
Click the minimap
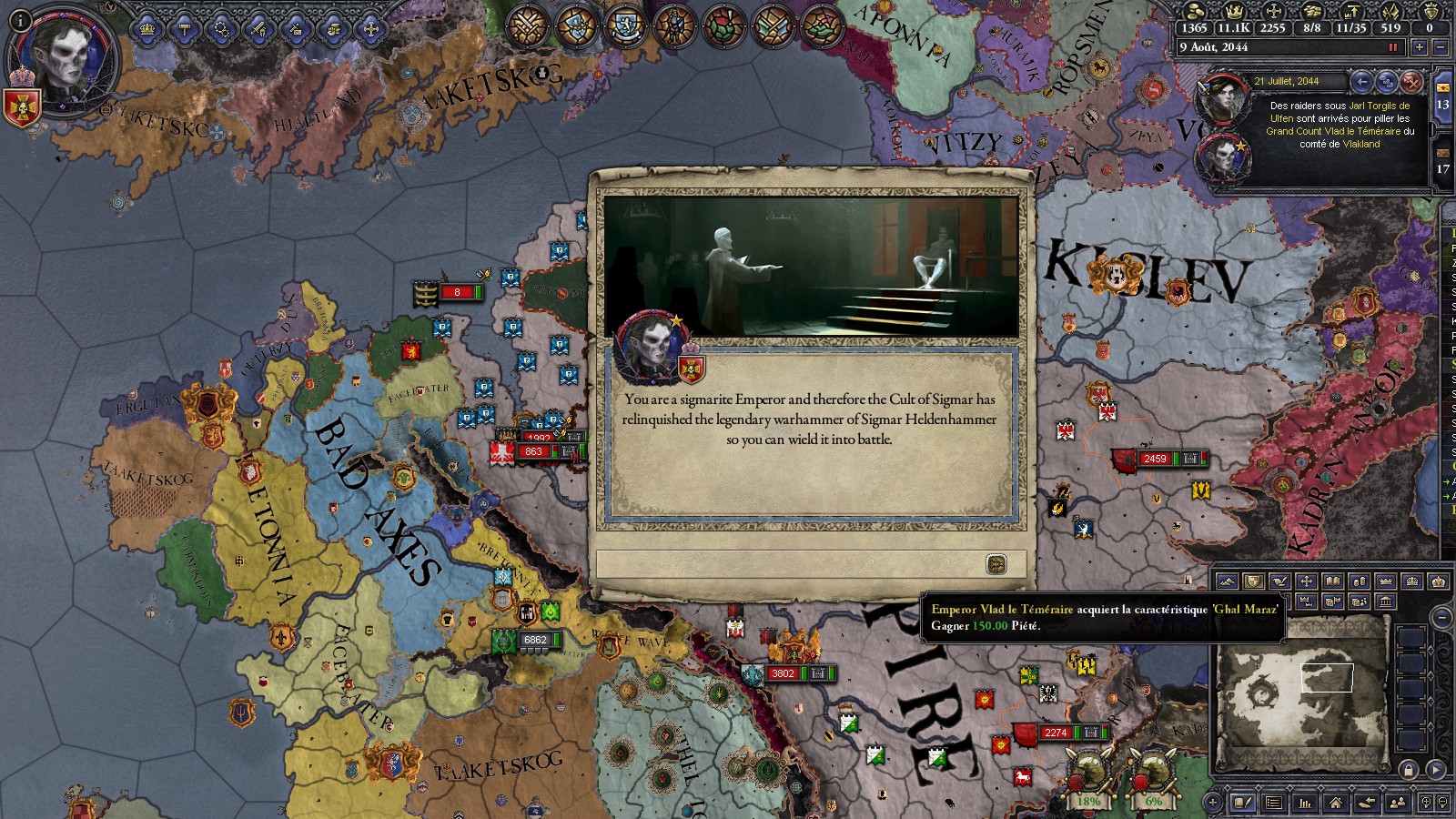tap(1299, 693)
